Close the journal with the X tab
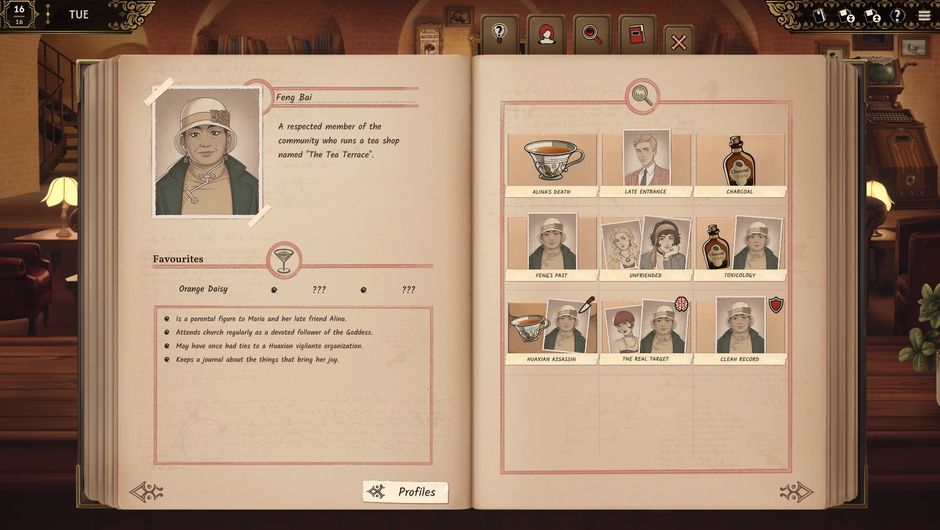The width and height of the screenshot is (940, 530). coord(678,41)
